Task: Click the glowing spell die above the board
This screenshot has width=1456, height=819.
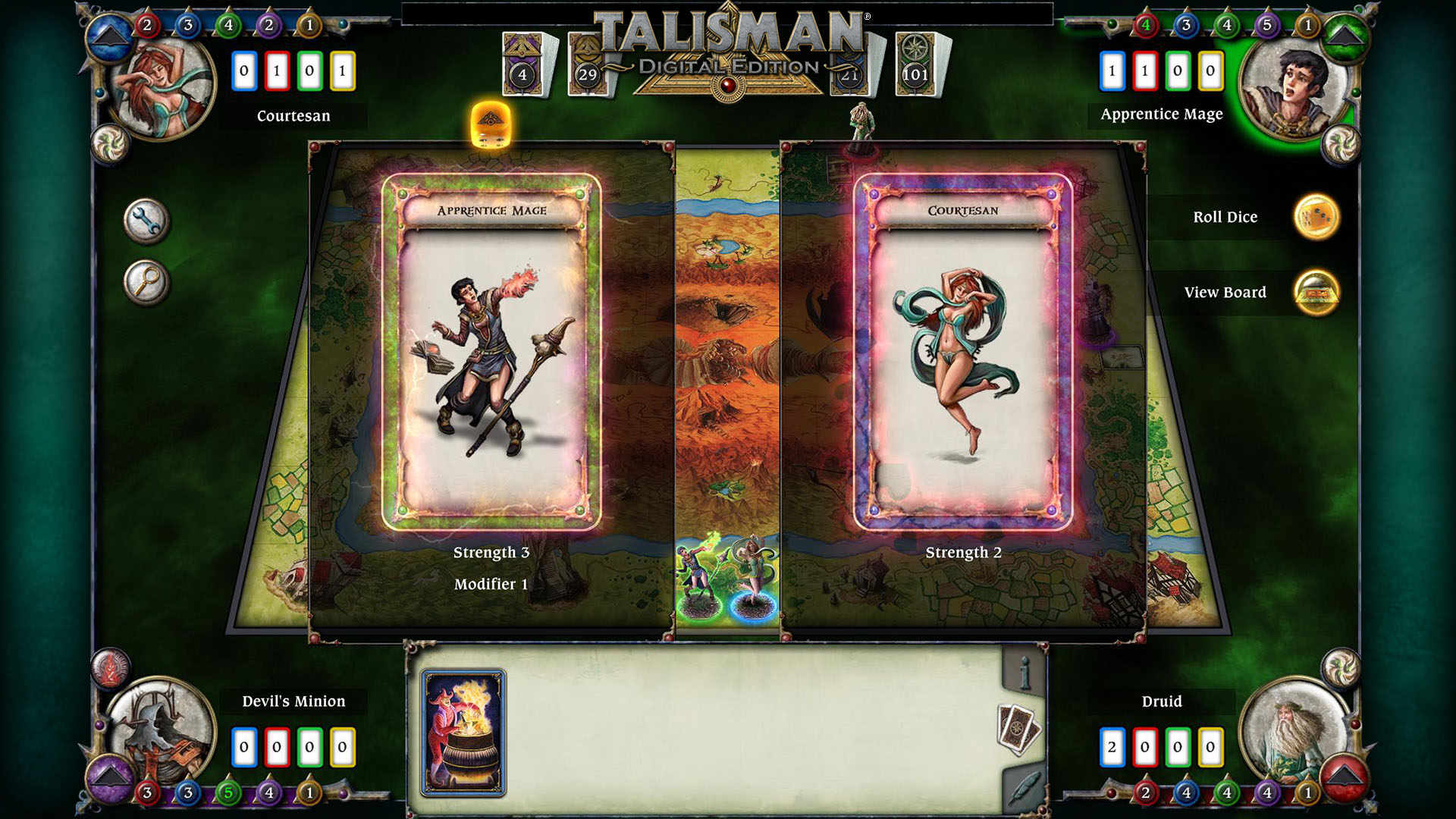Action: coord(489,125)
